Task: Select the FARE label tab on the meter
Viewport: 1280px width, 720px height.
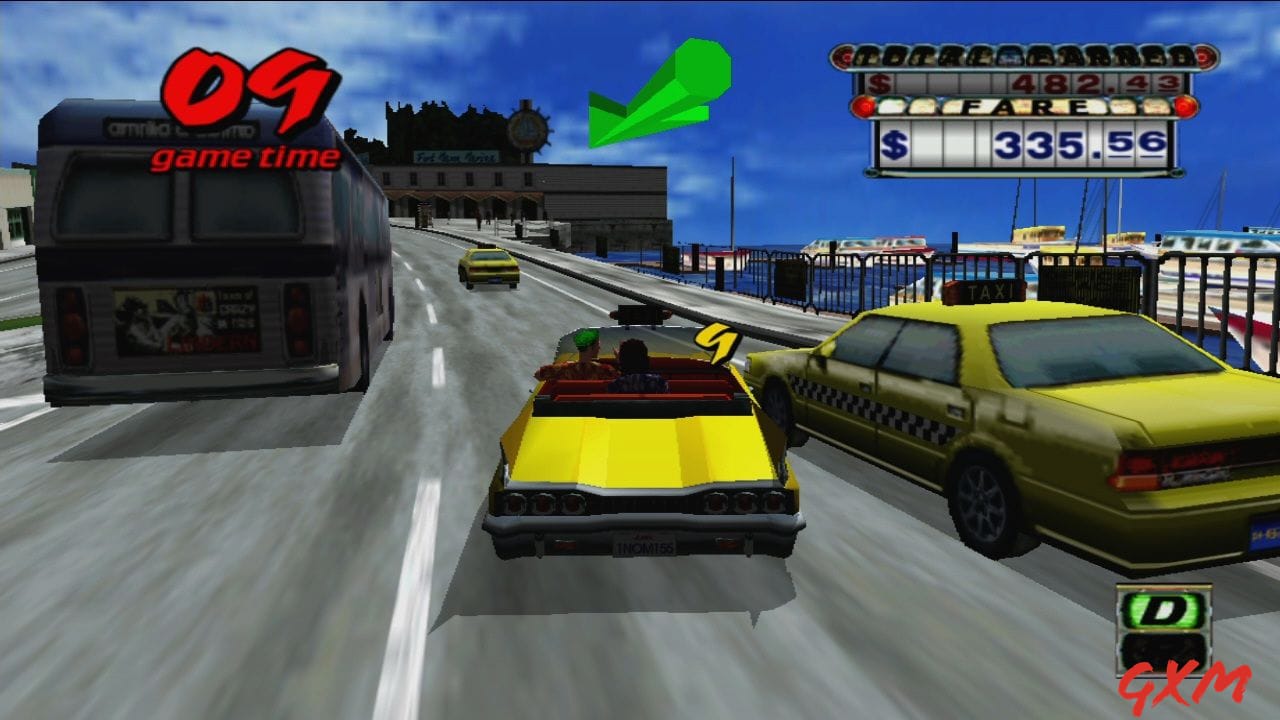Action: pos(1025,107)
